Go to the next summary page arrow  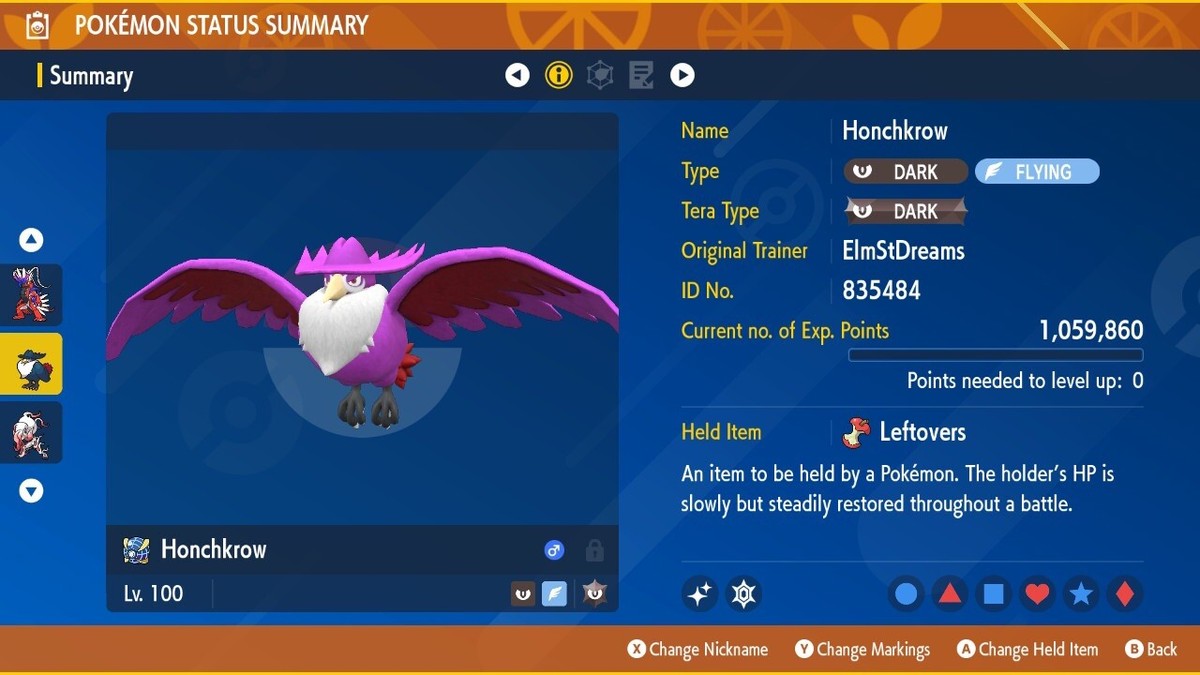coord(682,75)
